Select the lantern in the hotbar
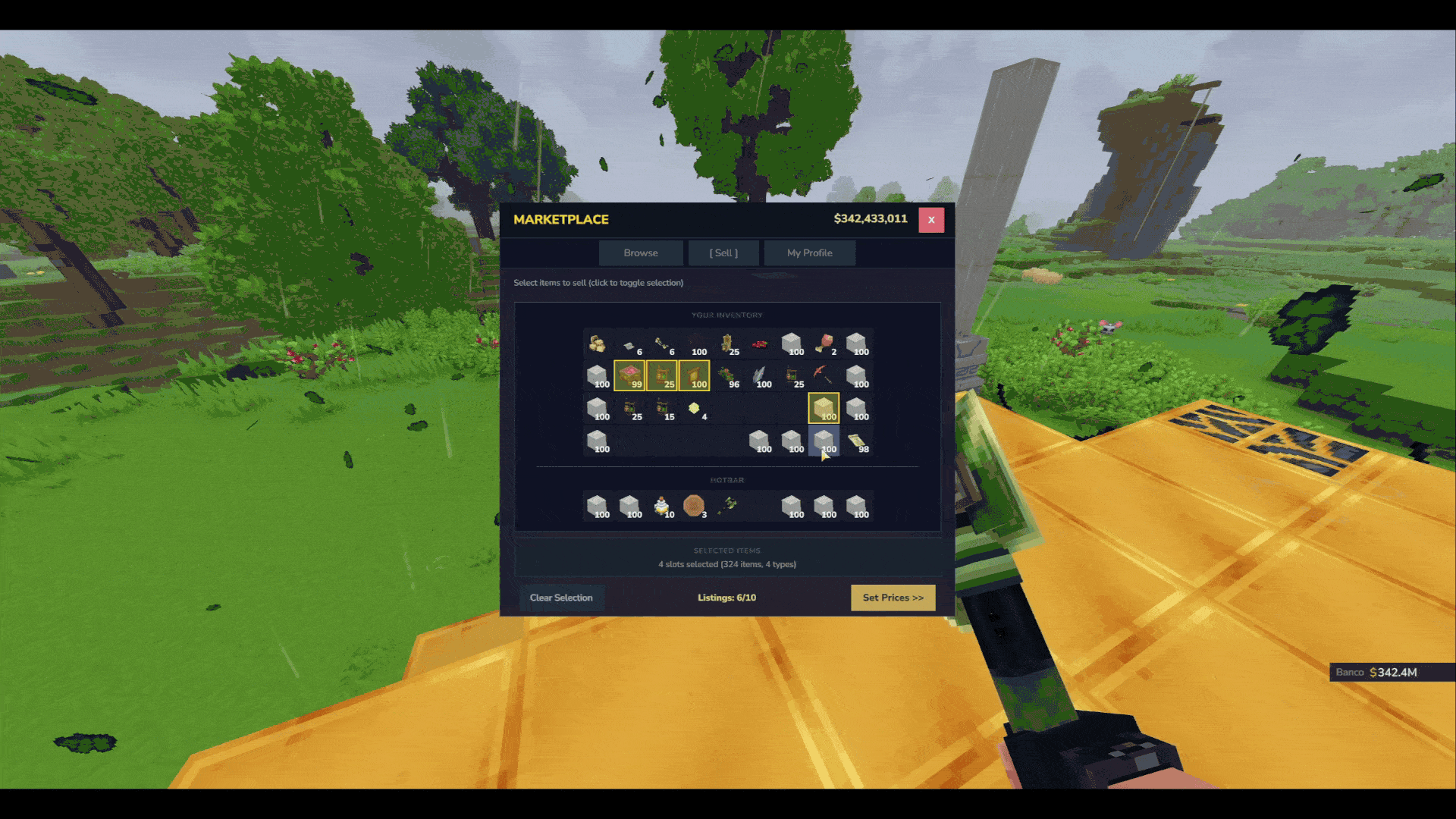 [661, 505]
